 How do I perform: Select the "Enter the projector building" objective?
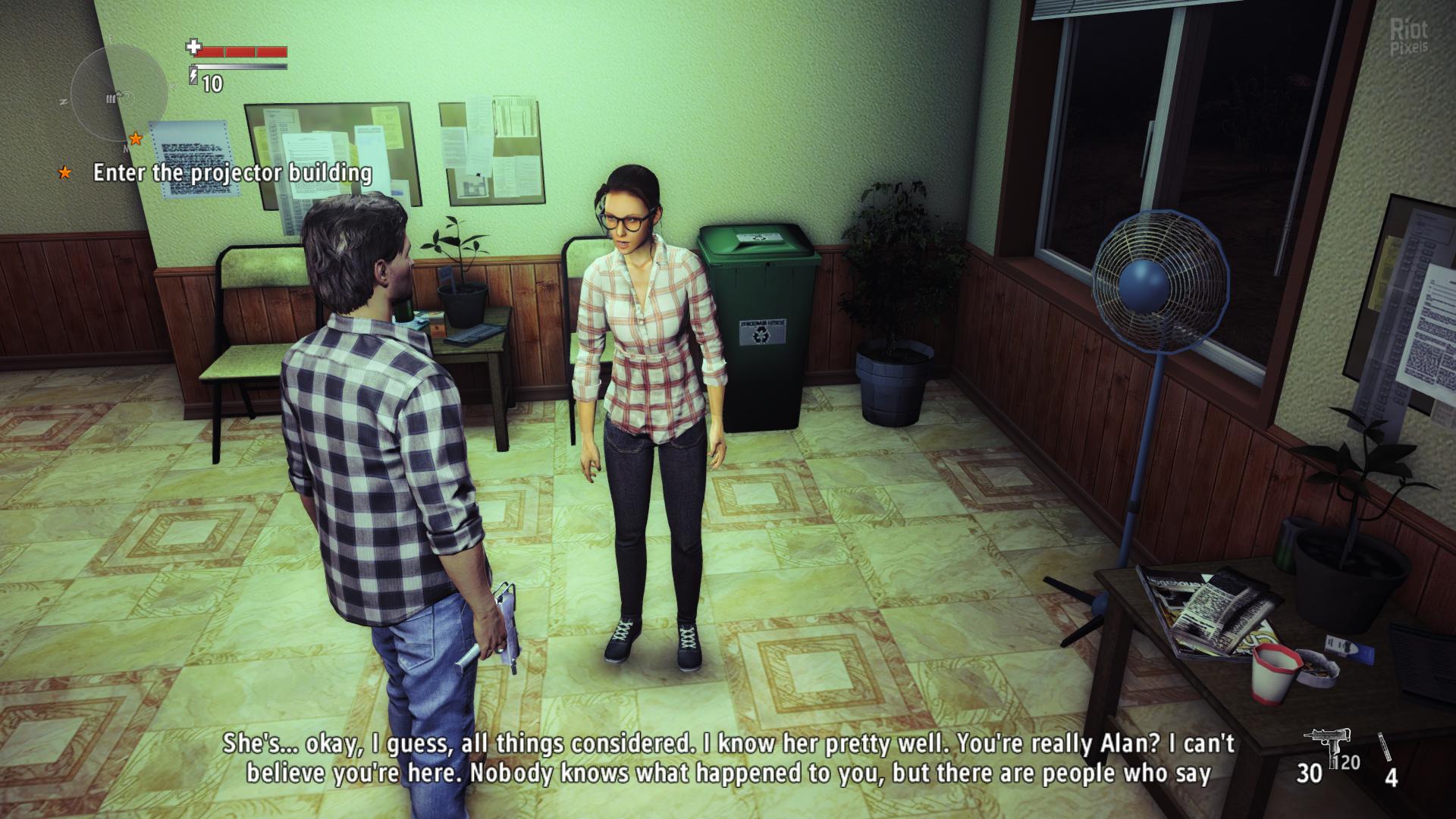[232, 174]
